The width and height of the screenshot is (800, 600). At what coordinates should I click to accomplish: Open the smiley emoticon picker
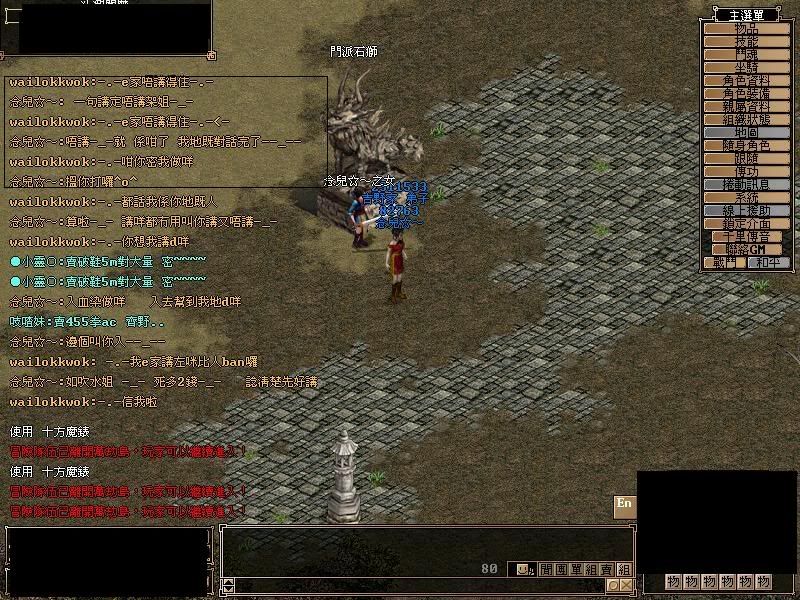[523, 569]
